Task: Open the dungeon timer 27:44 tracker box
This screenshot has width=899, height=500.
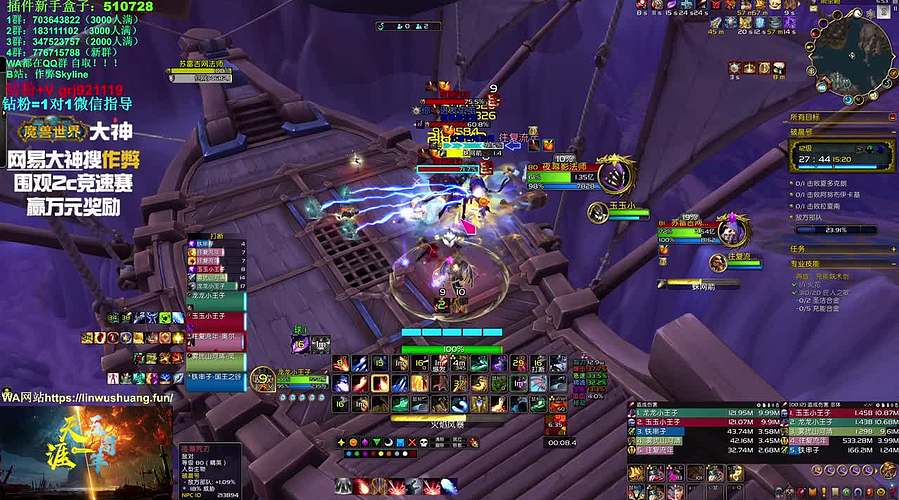Action: coord(842,156)
